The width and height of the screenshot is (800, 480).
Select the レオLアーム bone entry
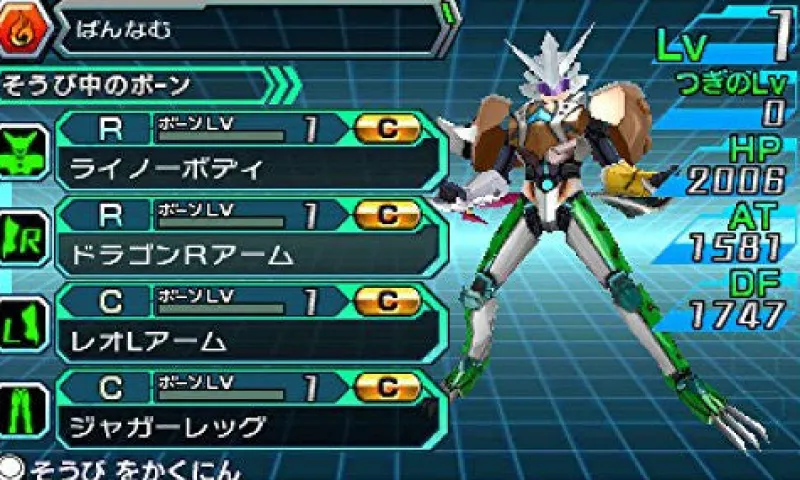click(x=250, y=322)
